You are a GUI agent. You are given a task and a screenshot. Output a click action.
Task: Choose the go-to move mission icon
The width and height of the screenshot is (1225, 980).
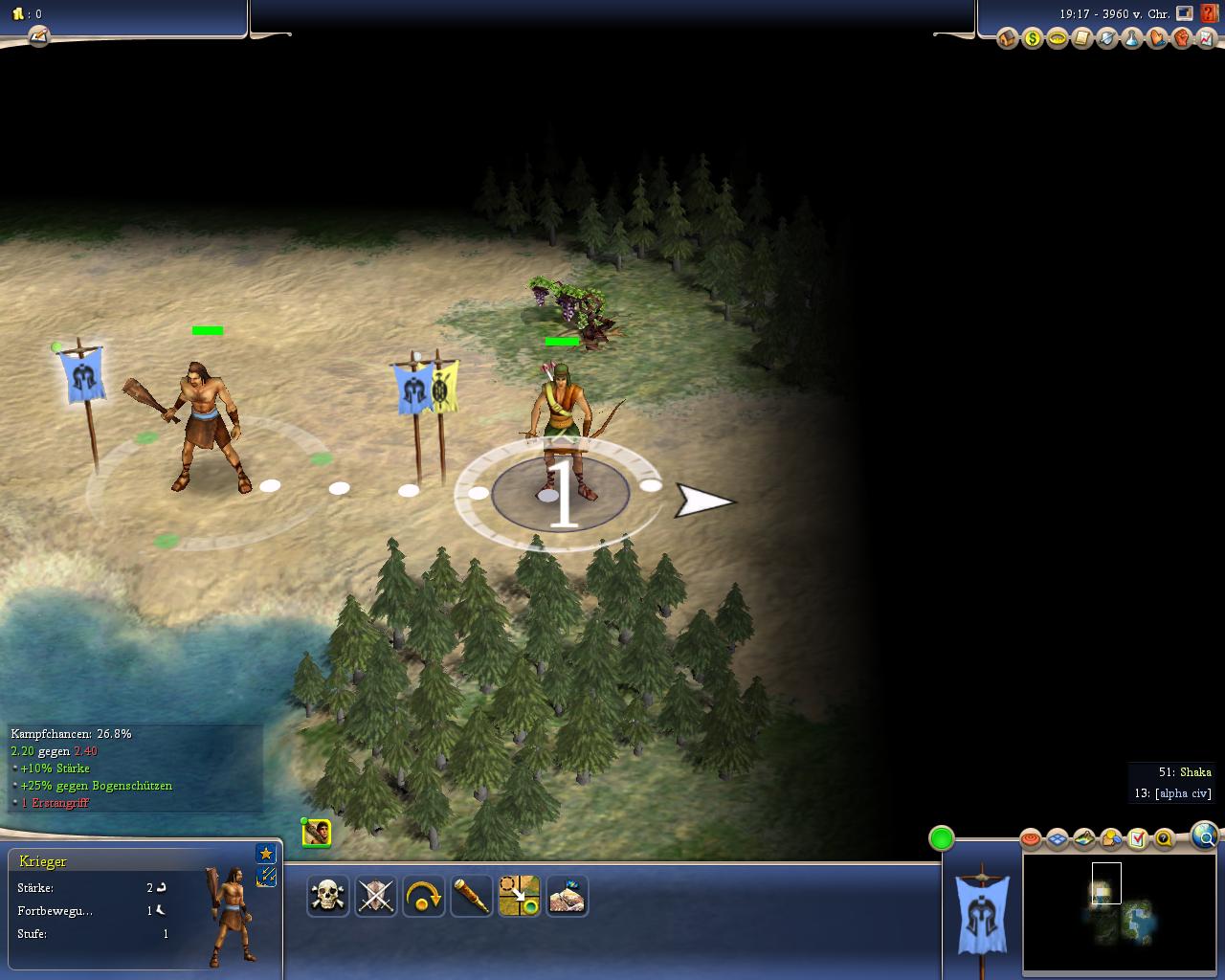click(x=519, y=897)
